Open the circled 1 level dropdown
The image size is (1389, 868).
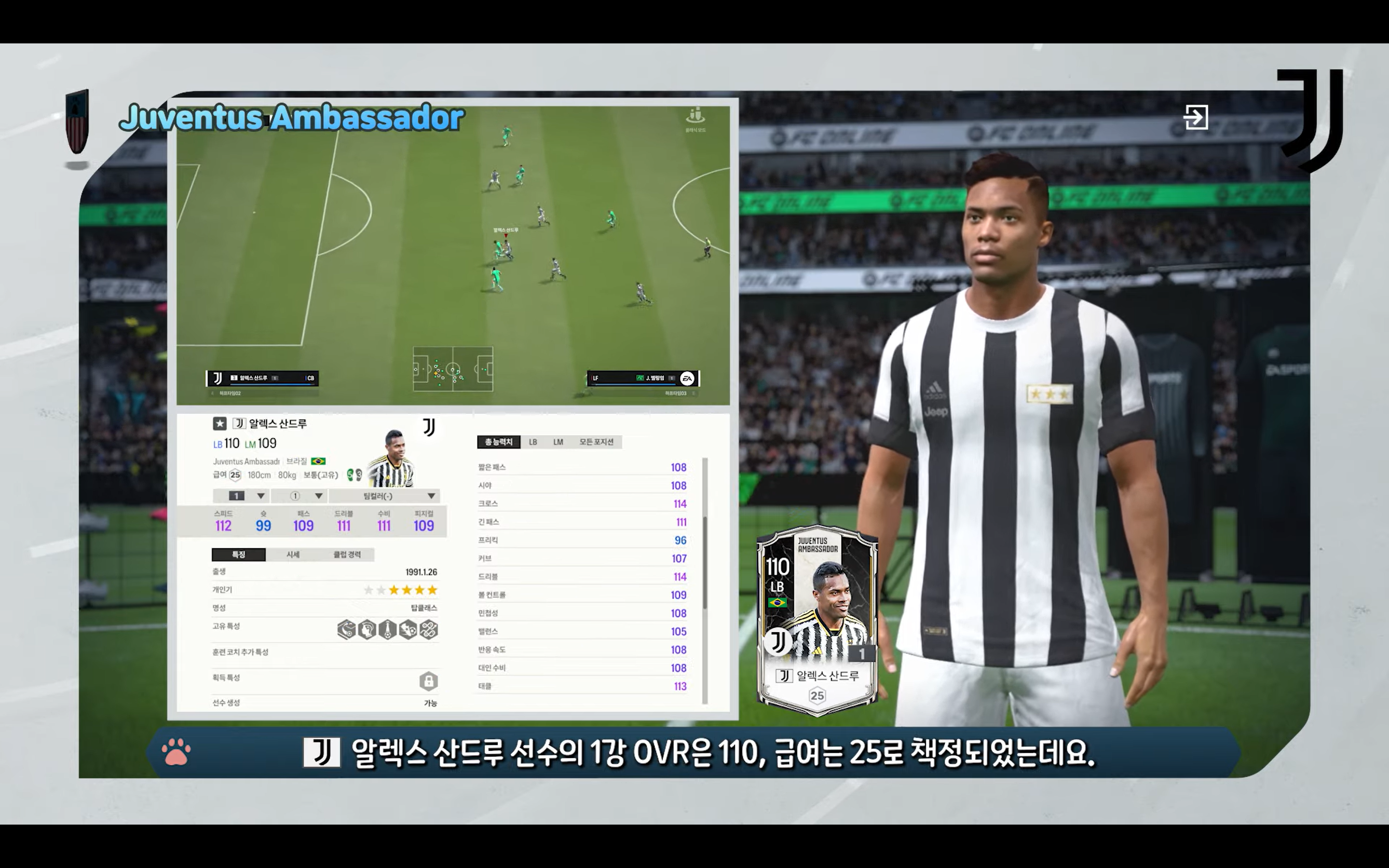click(x=299, y=496)
